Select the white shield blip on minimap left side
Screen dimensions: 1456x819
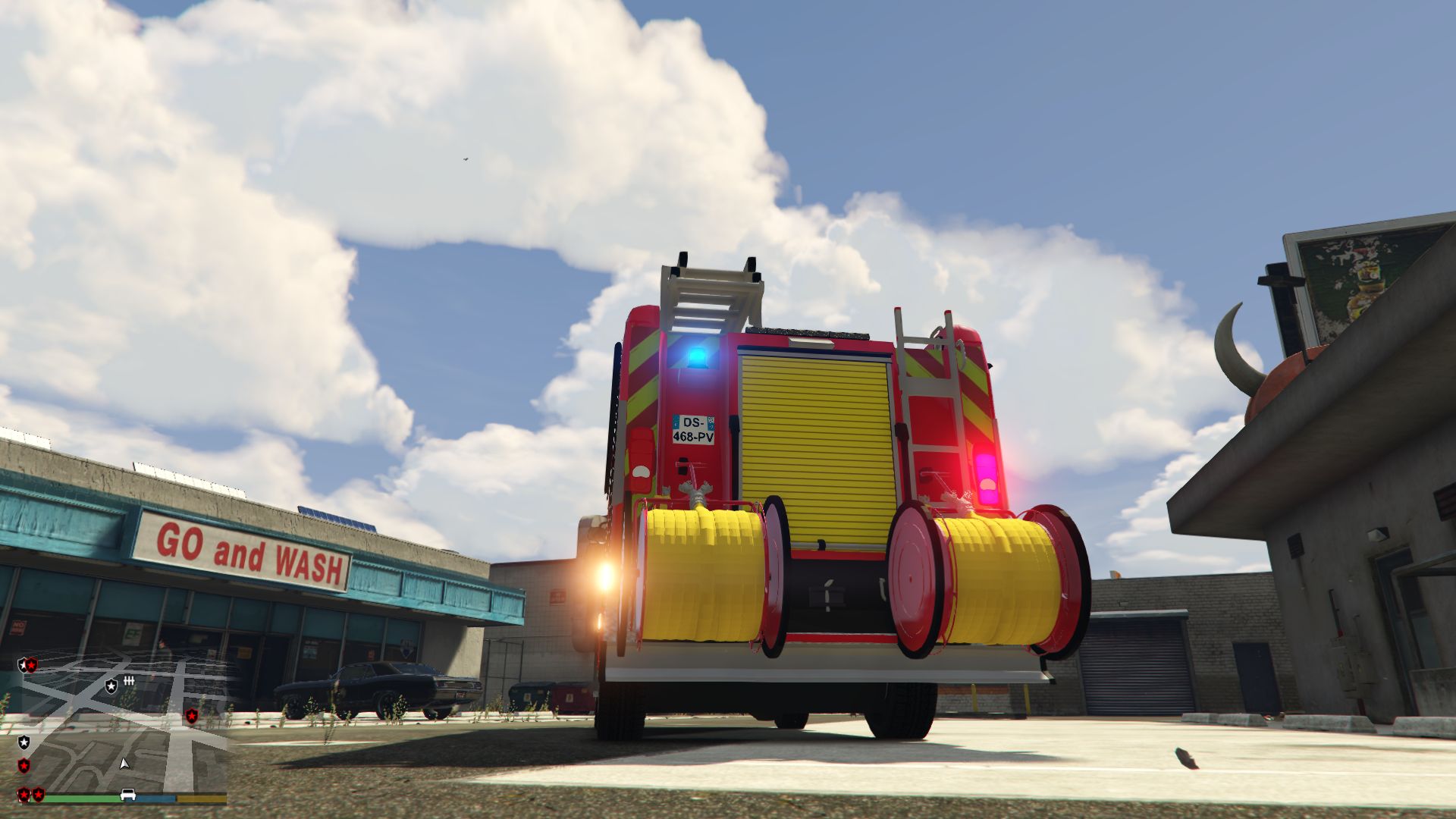tap(24, 742)
